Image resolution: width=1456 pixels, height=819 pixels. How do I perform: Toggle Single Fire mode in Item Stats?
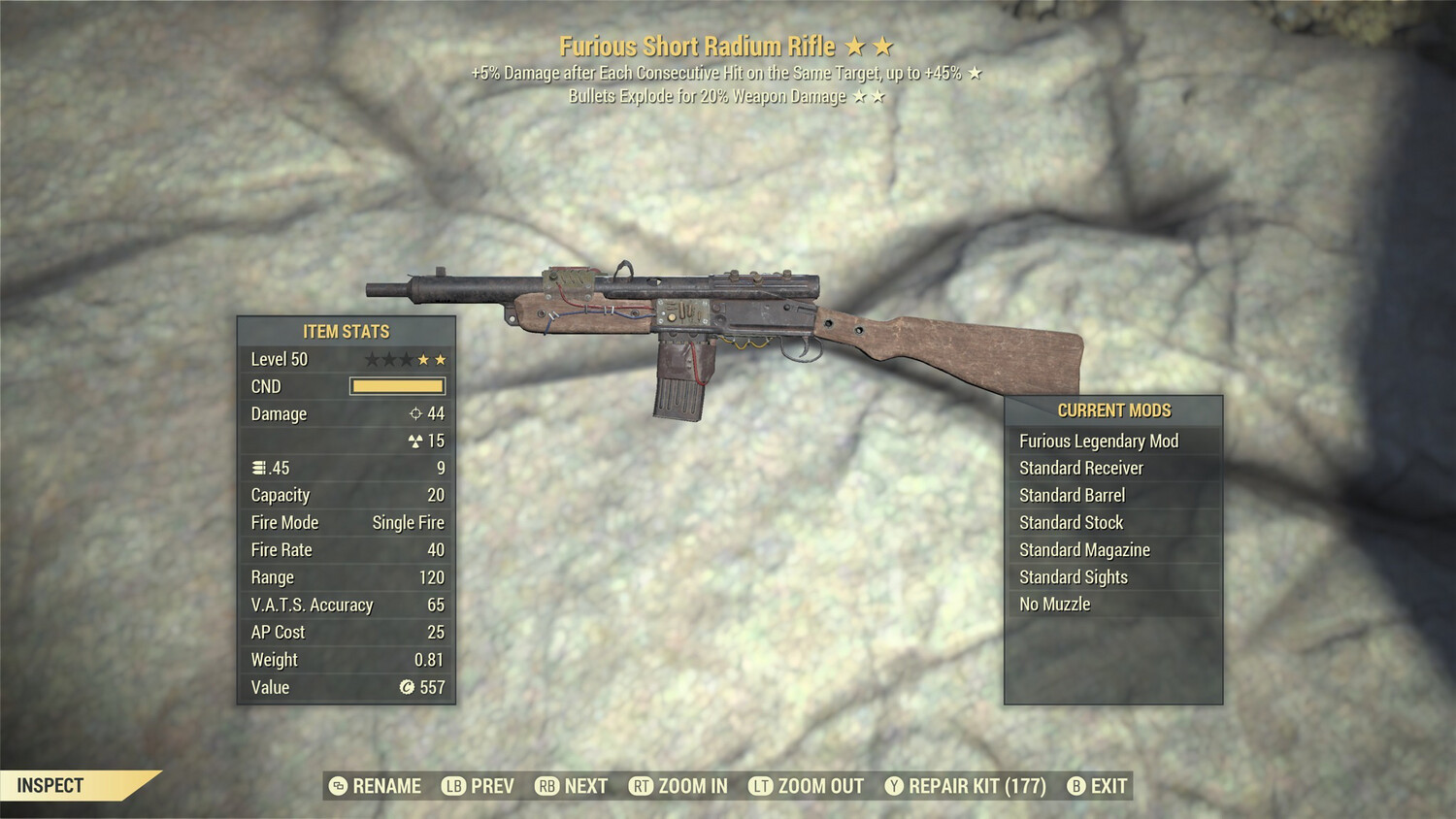[407, 522]
